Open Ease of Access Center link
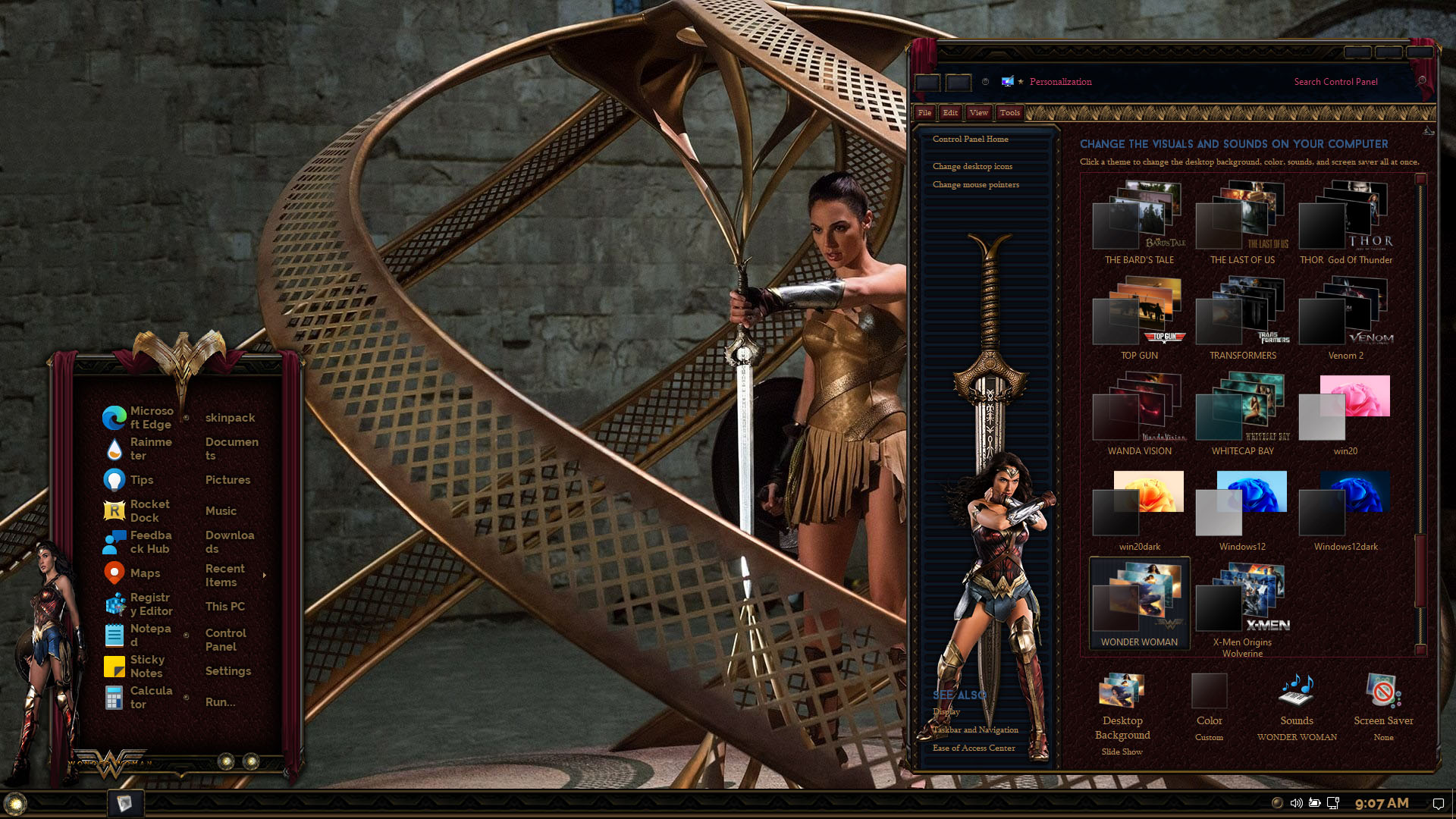Screen dimensions: 1456x819 click(x=974, y=748)
